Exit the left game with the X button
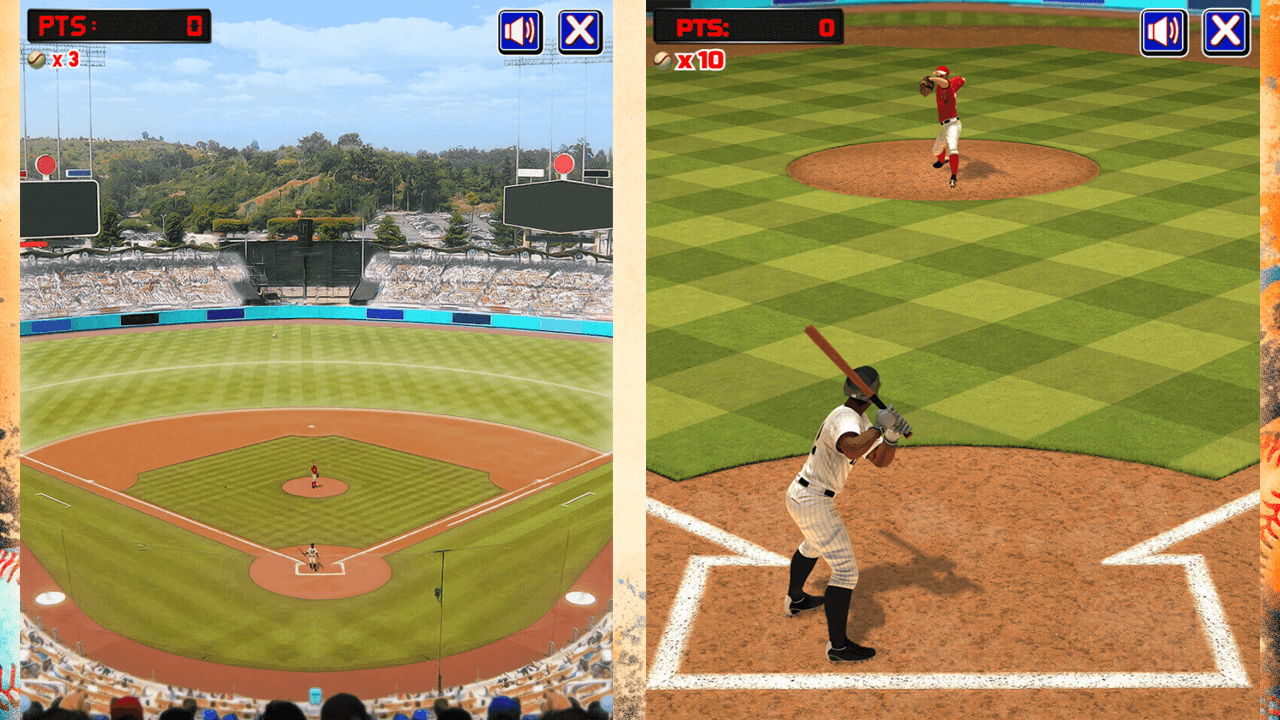This screenshot has height=720, width=1280. pyautogui.click(x=580, y=31)
